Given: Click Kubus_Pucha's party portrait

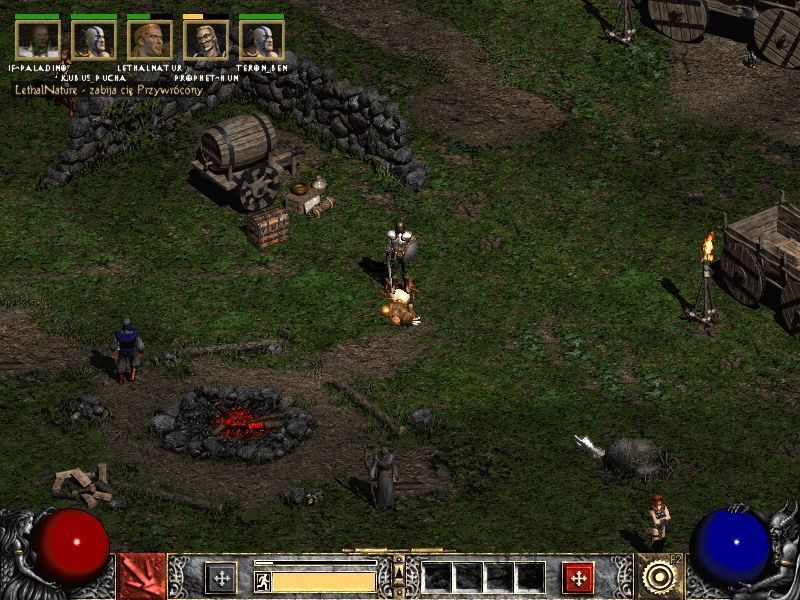Looking at the screenshot, I should [94, 40].
